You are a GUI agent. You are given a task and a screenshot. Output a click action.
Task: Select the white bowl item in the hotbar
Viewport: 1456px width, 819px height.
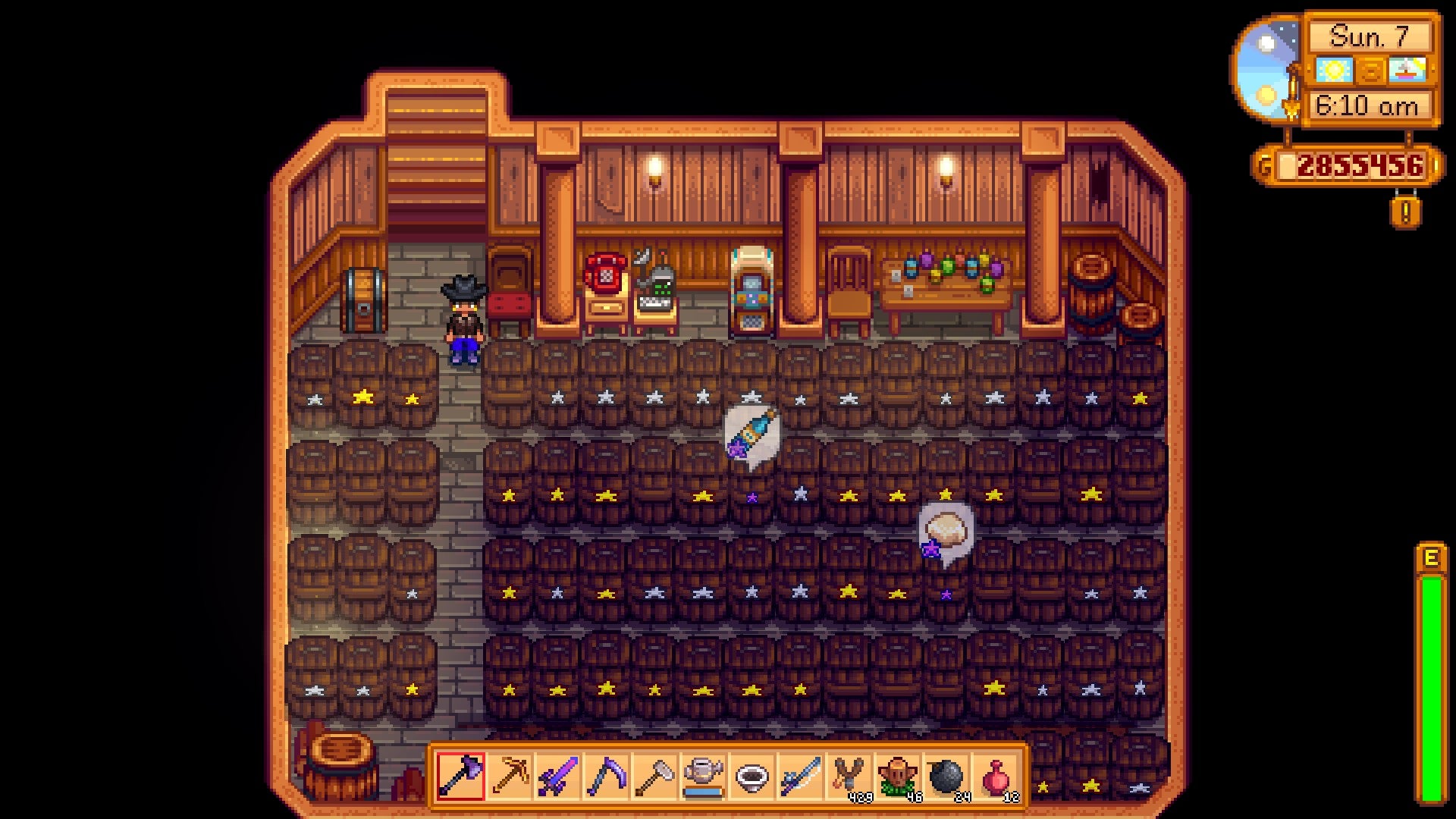(754, 773)
